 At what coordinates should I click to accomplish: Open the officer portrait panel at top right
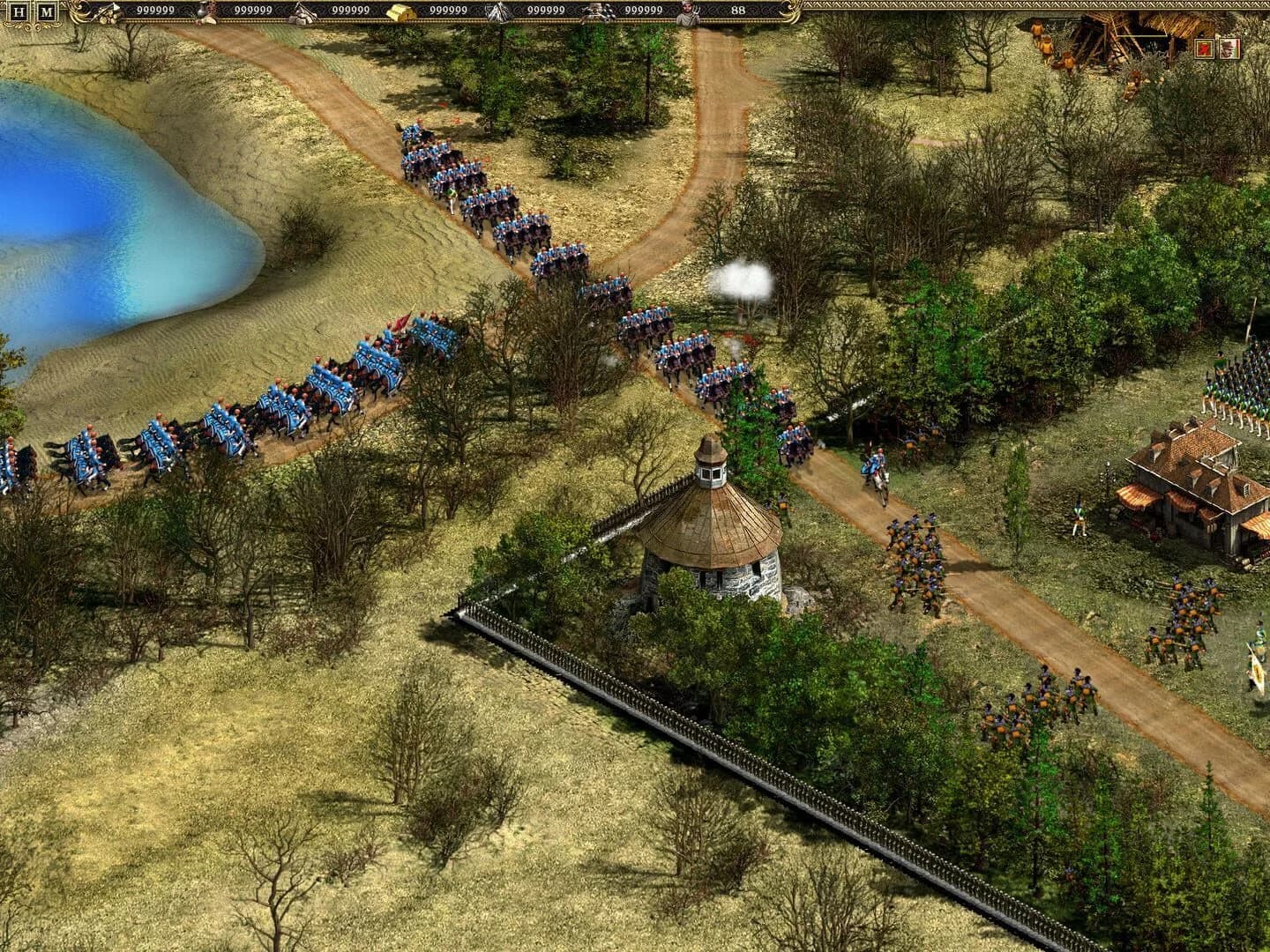tap(1229, 49)
